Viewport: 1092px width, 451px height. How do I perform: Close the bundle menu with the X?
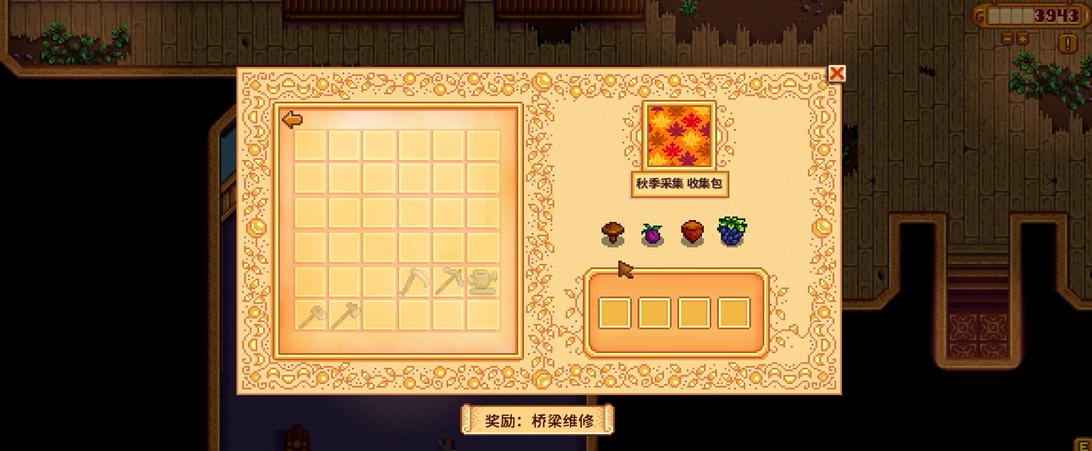coord(837,73)
